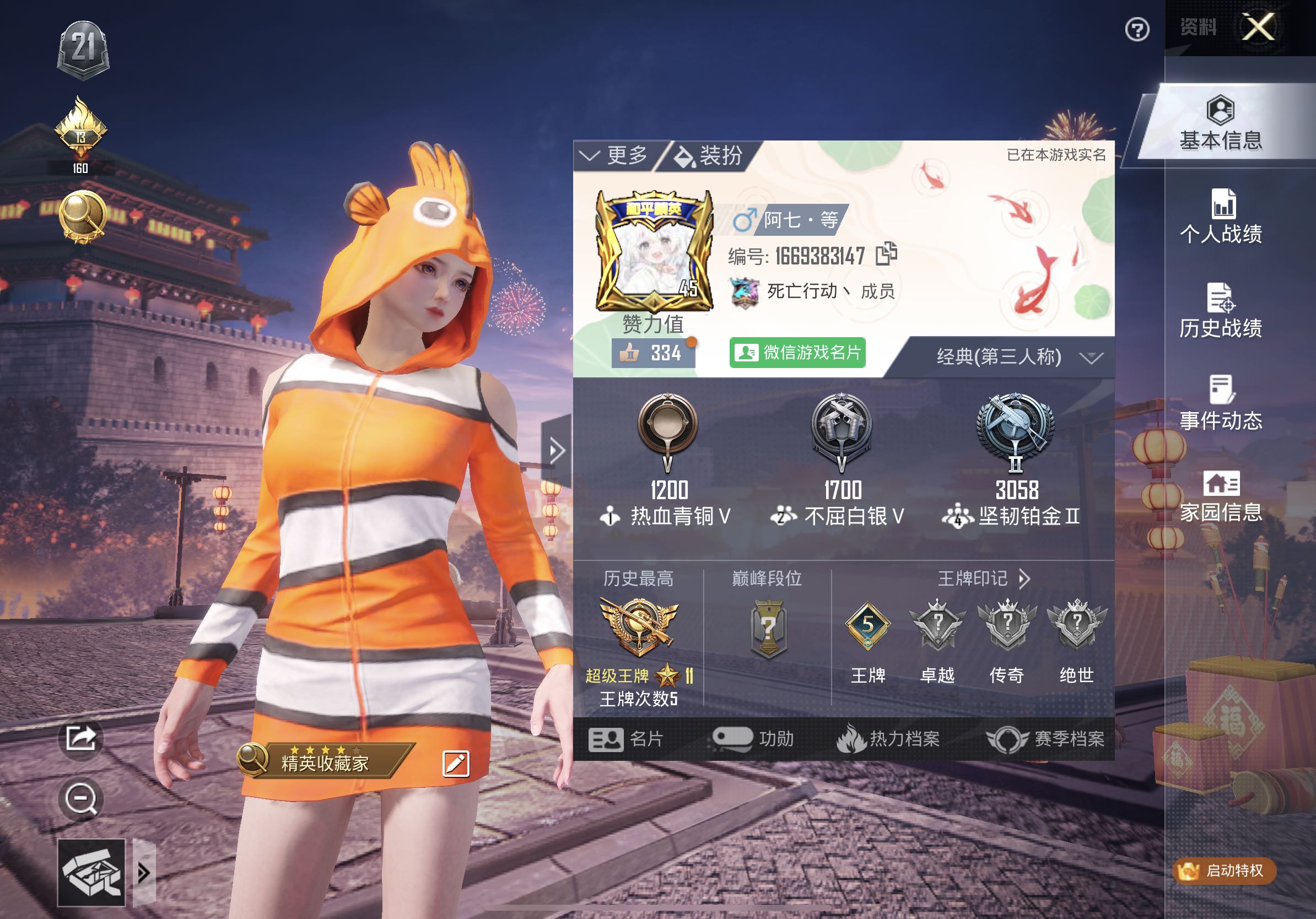
Task: Copy the player ID number
Action: click(x=886, y=254)
